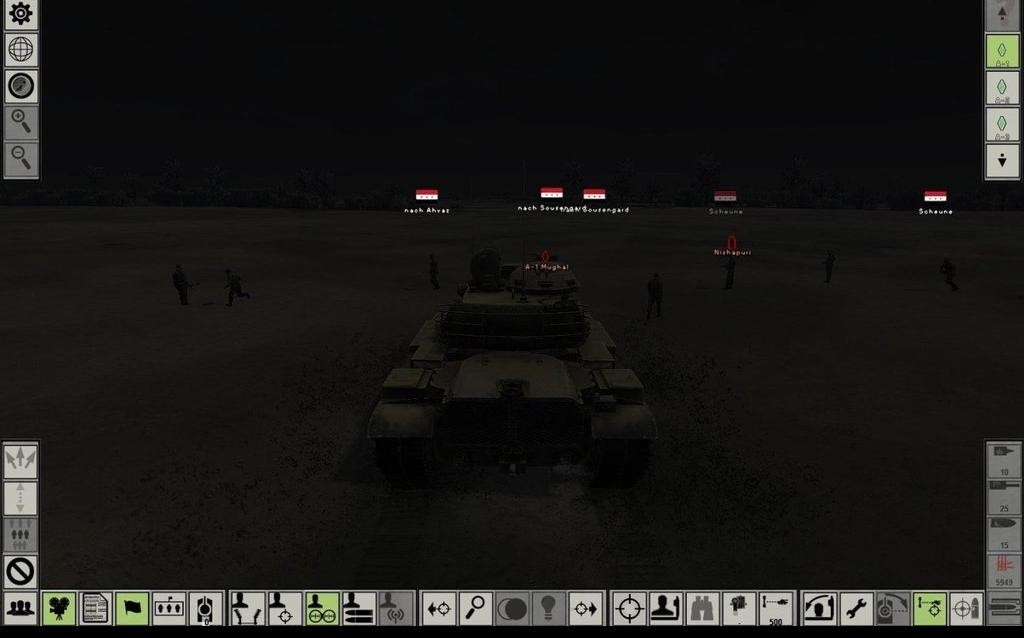Open the gear settings menu

click(x=20, y=14)
